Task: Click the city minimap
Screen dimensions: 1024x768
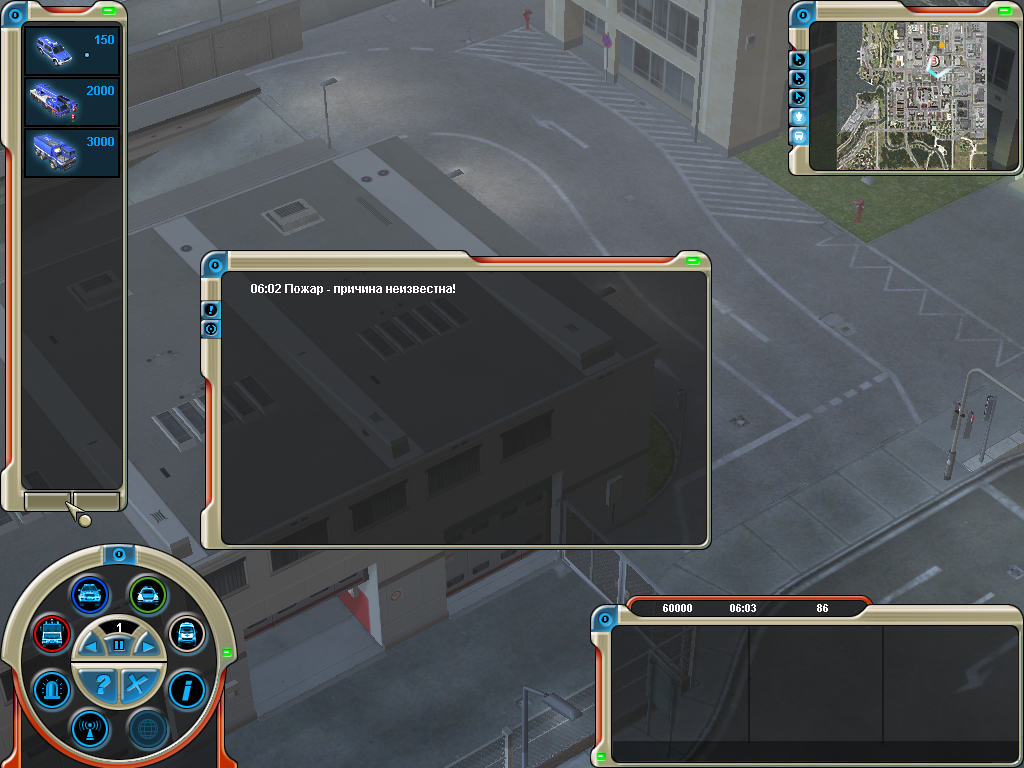Action: (x=910, y=95)
